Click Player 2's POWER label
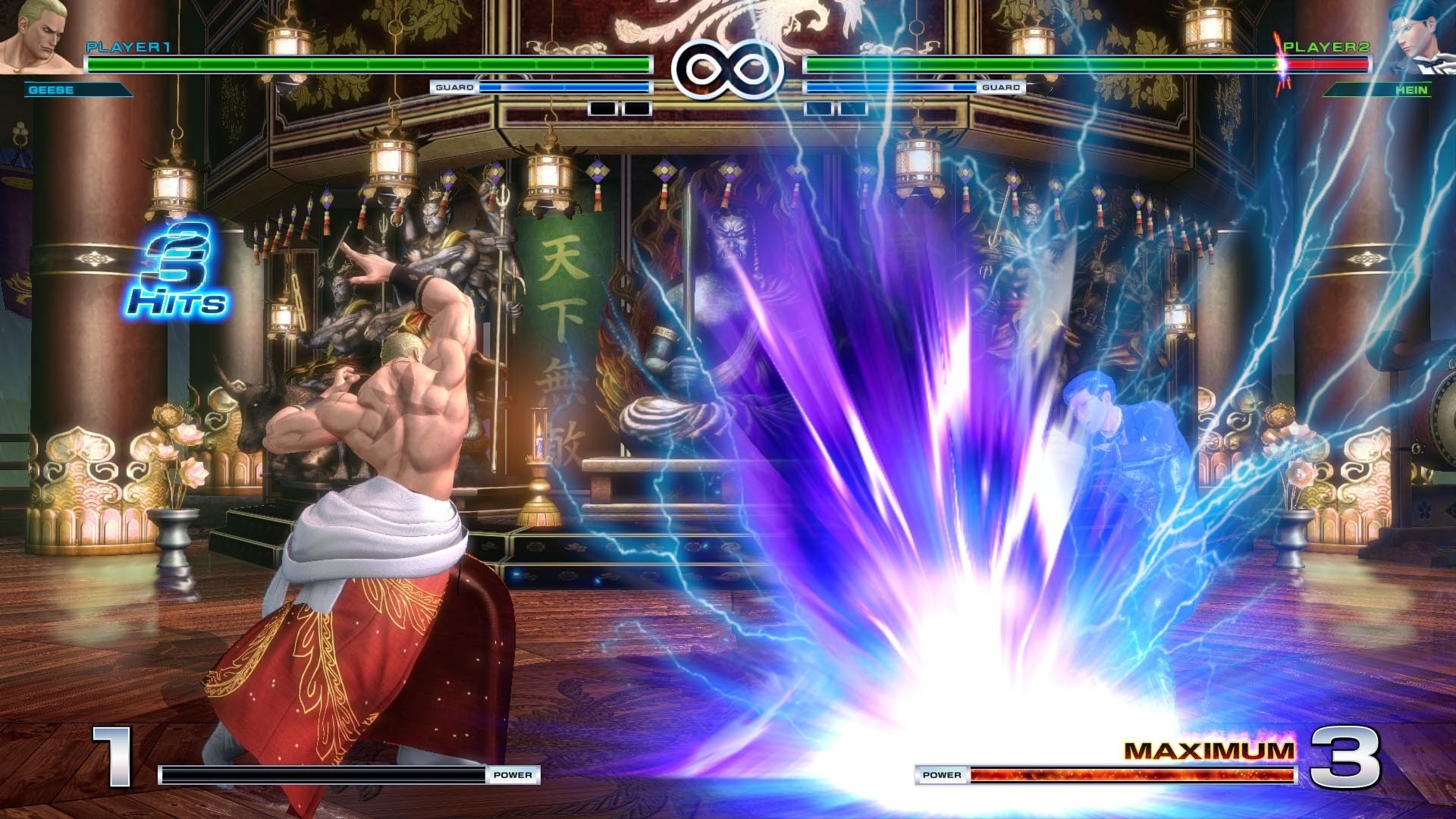Viewport: 1456px width, 819px height. 942,775
